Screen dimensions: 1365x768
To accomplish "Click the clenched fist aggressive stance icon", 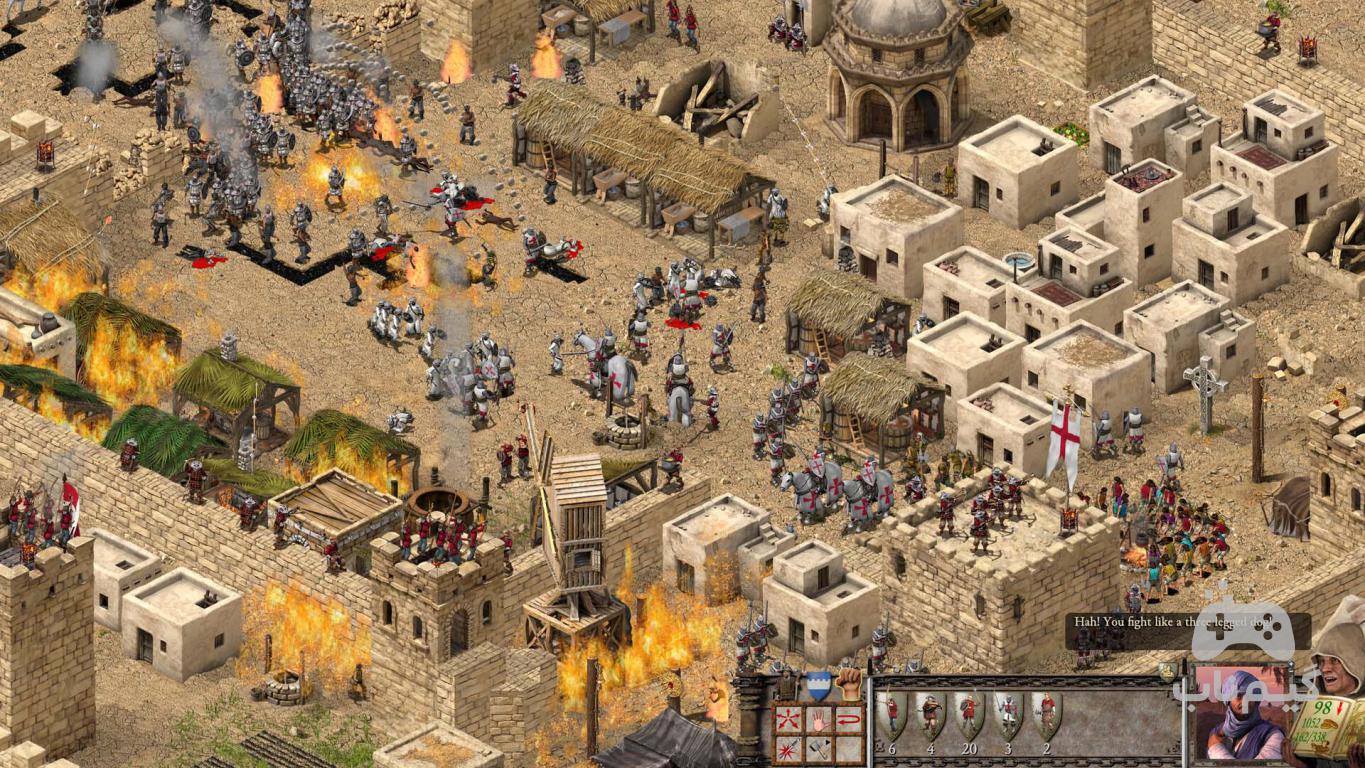I will [849, 684].
